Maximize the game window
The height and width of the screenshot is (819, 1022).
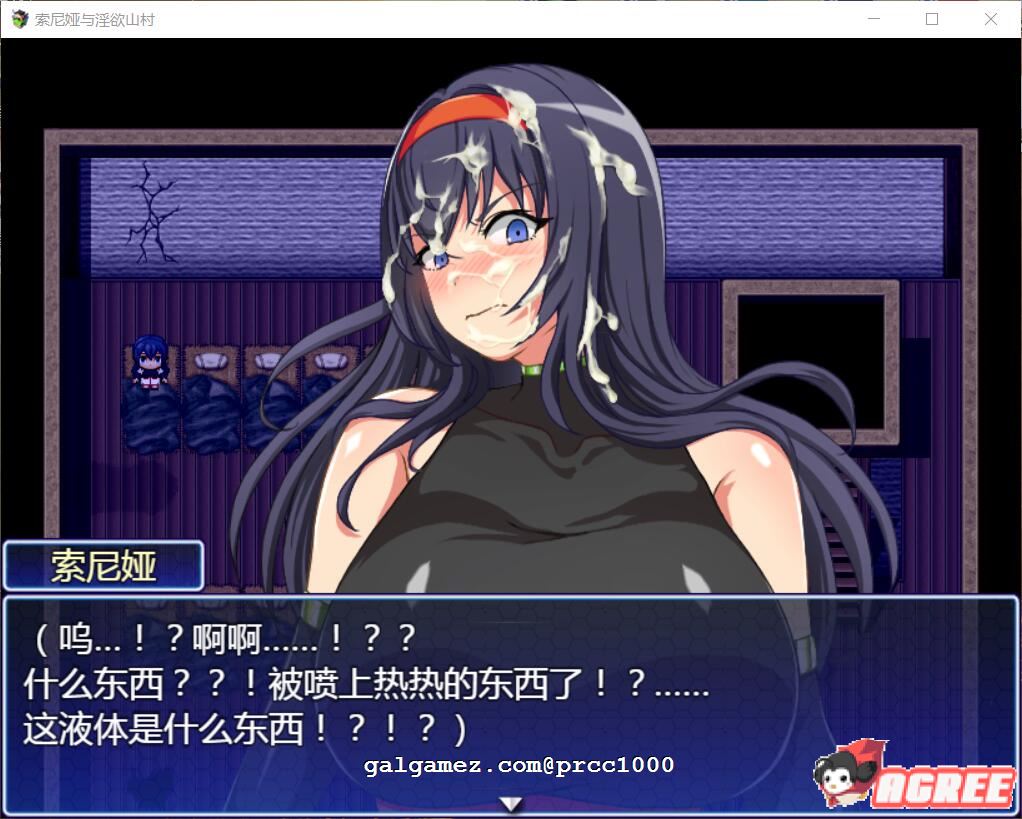pyautogui.click(x=932, y=19)
